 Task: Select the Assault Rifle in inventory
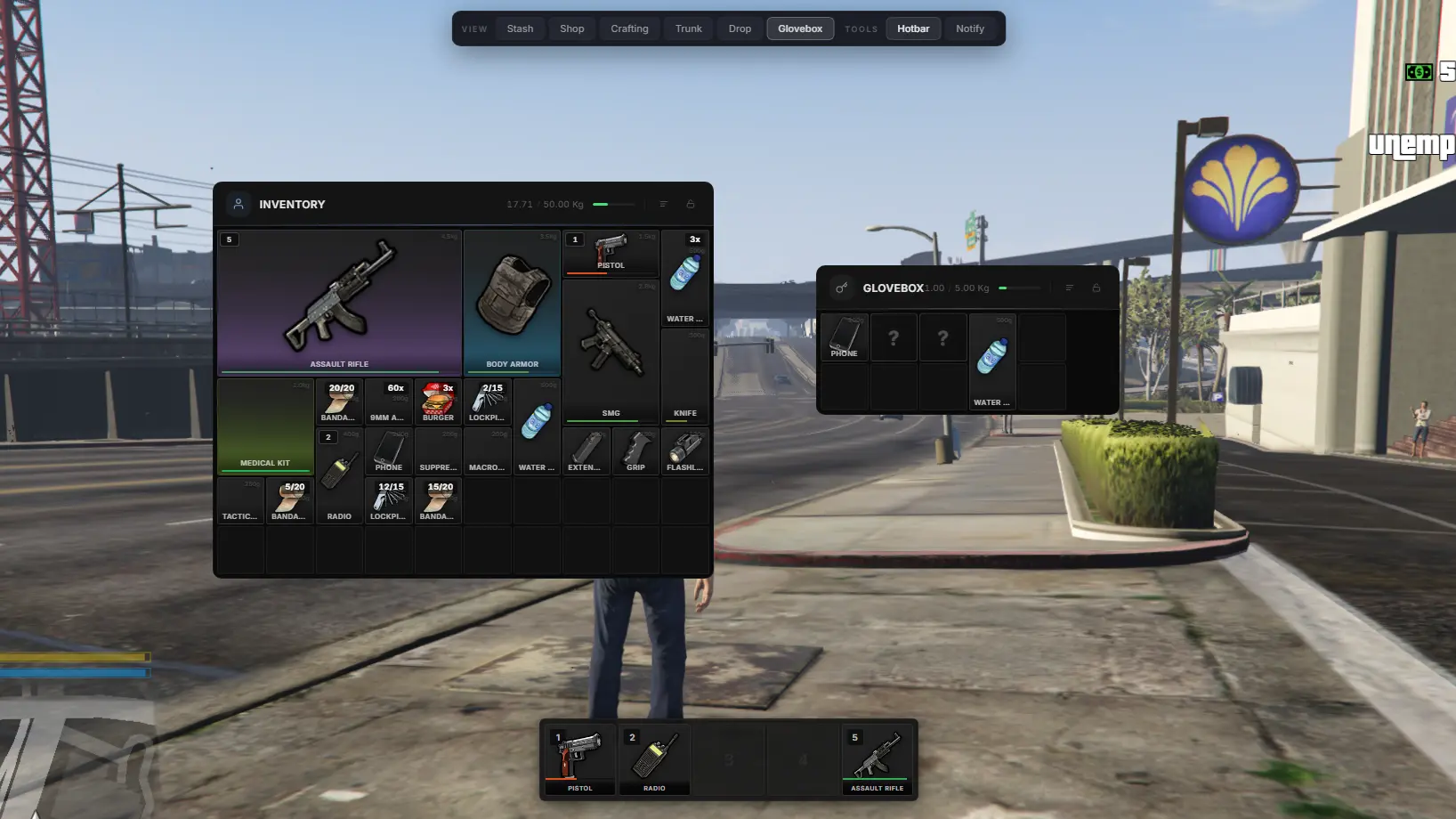tap(339, 303)
